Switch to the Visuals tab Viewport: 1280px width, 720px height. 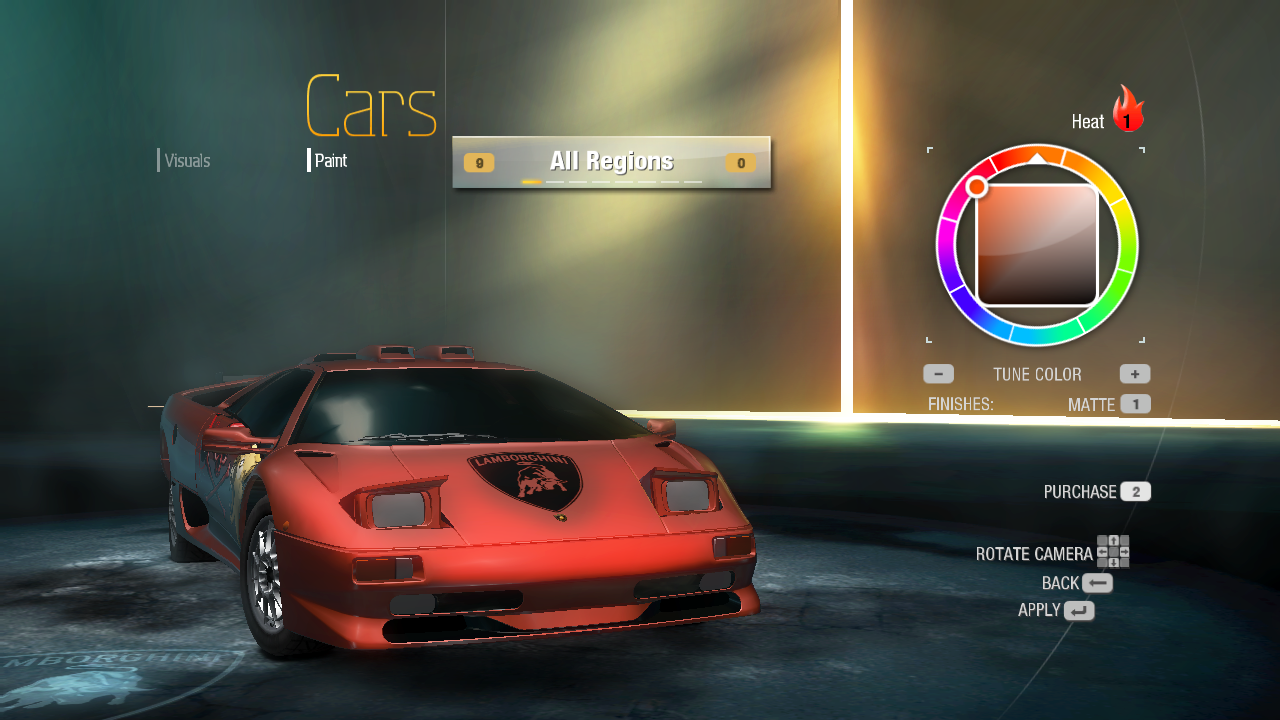187,161
